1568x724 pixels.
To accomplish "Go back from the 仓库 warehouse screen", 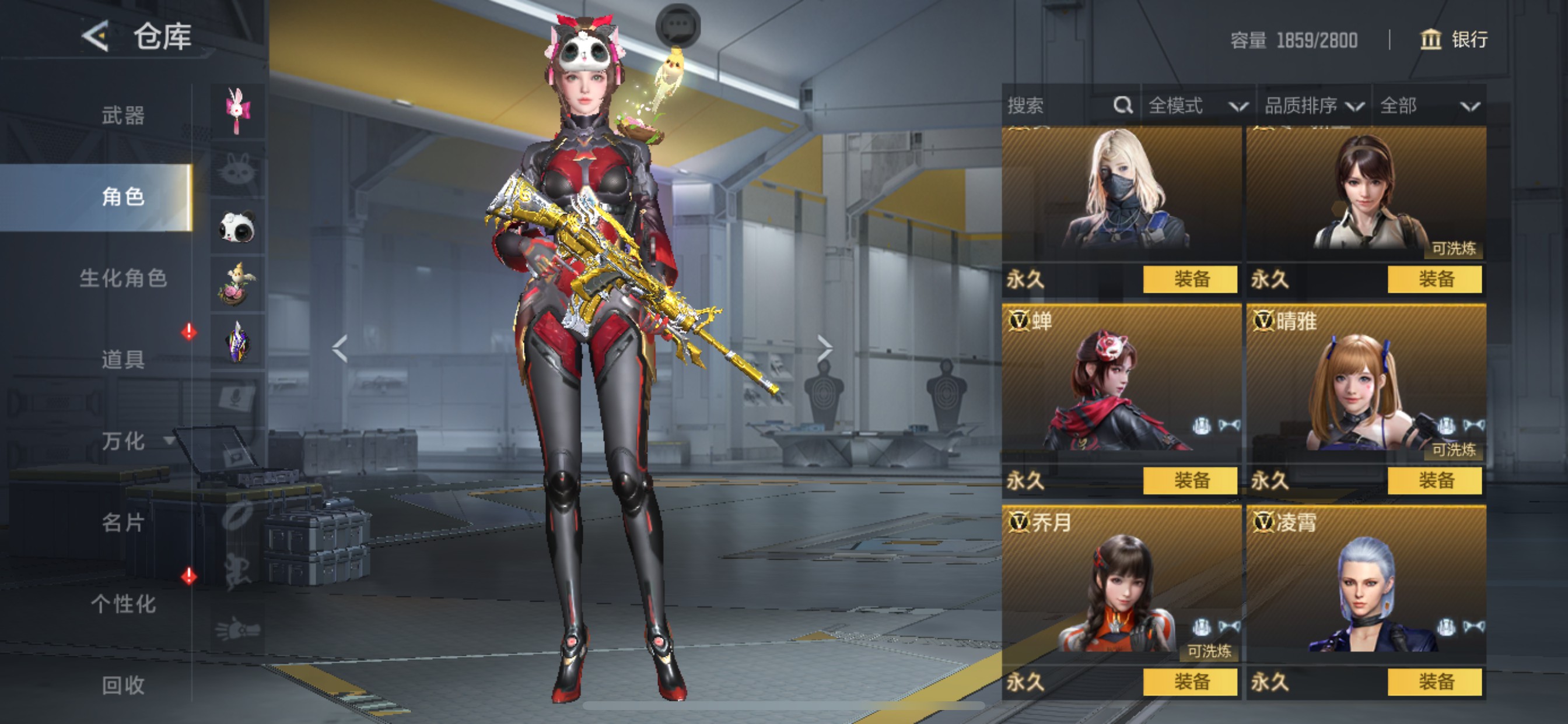I will (x=96, y=37).
